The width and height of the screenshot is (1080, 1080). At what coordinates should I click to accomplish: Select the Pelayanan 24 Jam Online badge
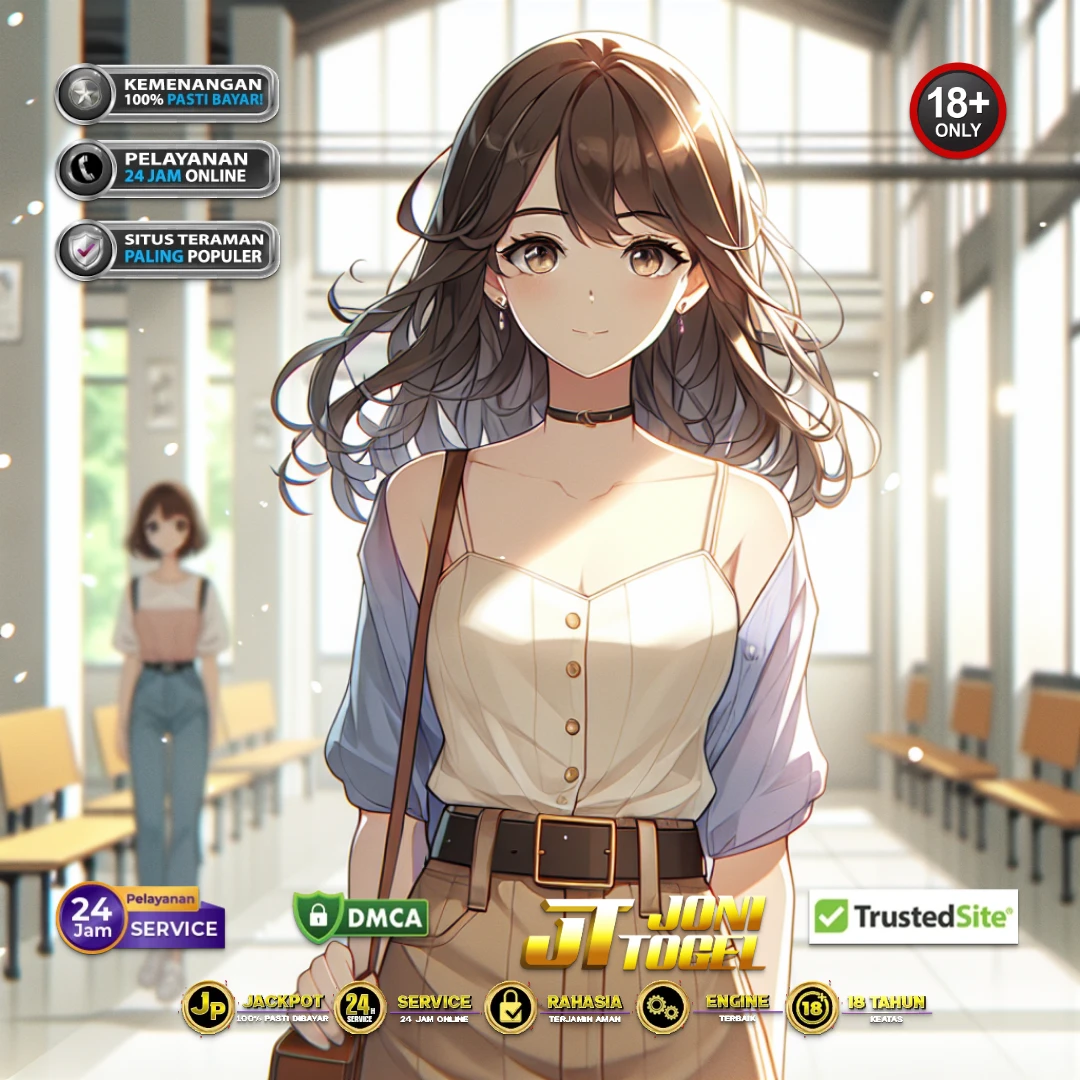pyautogui.click(x=167, y=169)
